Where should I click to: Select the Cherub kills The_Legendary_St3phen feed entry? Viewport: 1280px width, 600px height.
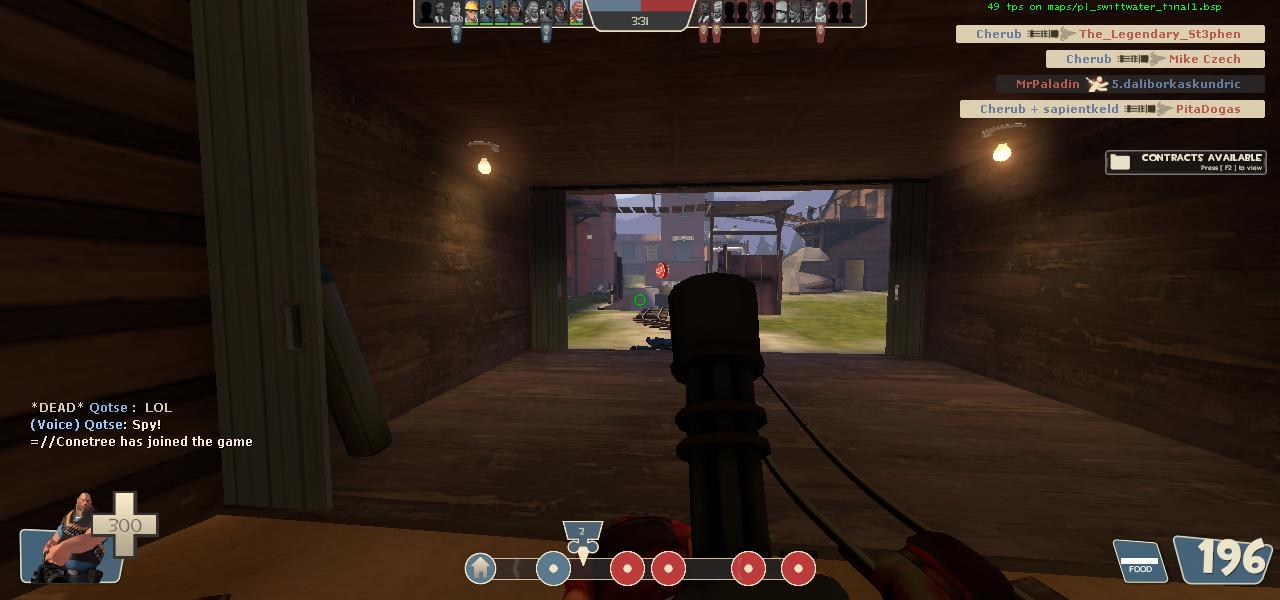coord(1110,34)
